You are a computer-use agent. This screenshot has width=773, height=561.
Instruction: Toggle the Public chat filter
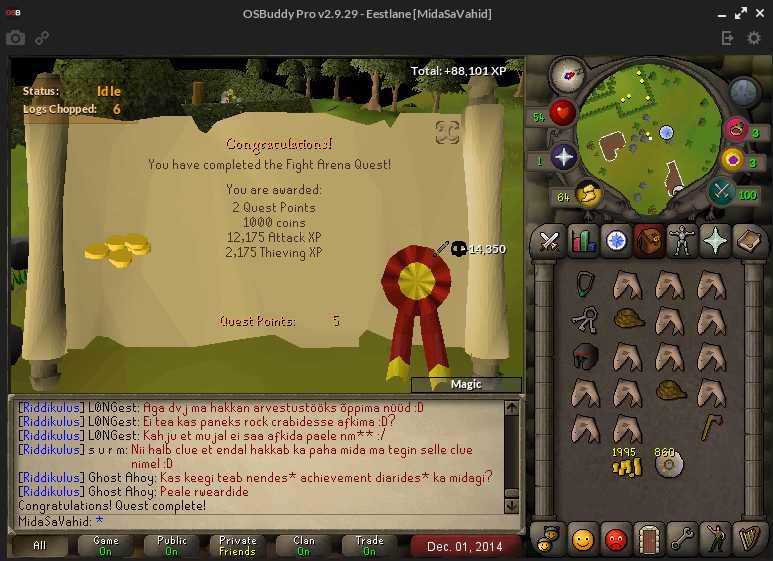click(x=171, y=546)
